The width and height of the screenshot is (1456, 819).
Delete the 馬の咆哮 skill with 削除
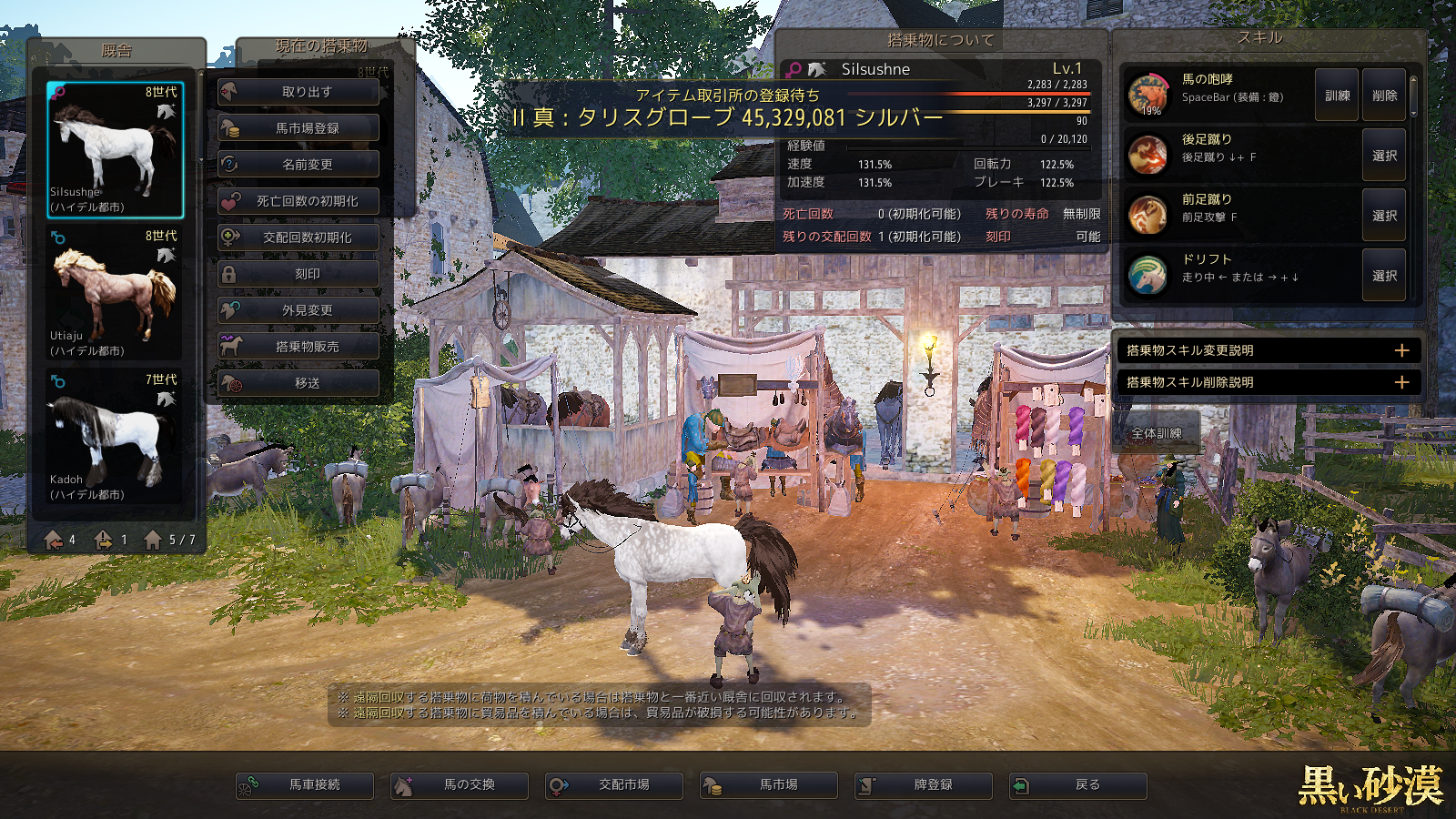click(1384, 96)
